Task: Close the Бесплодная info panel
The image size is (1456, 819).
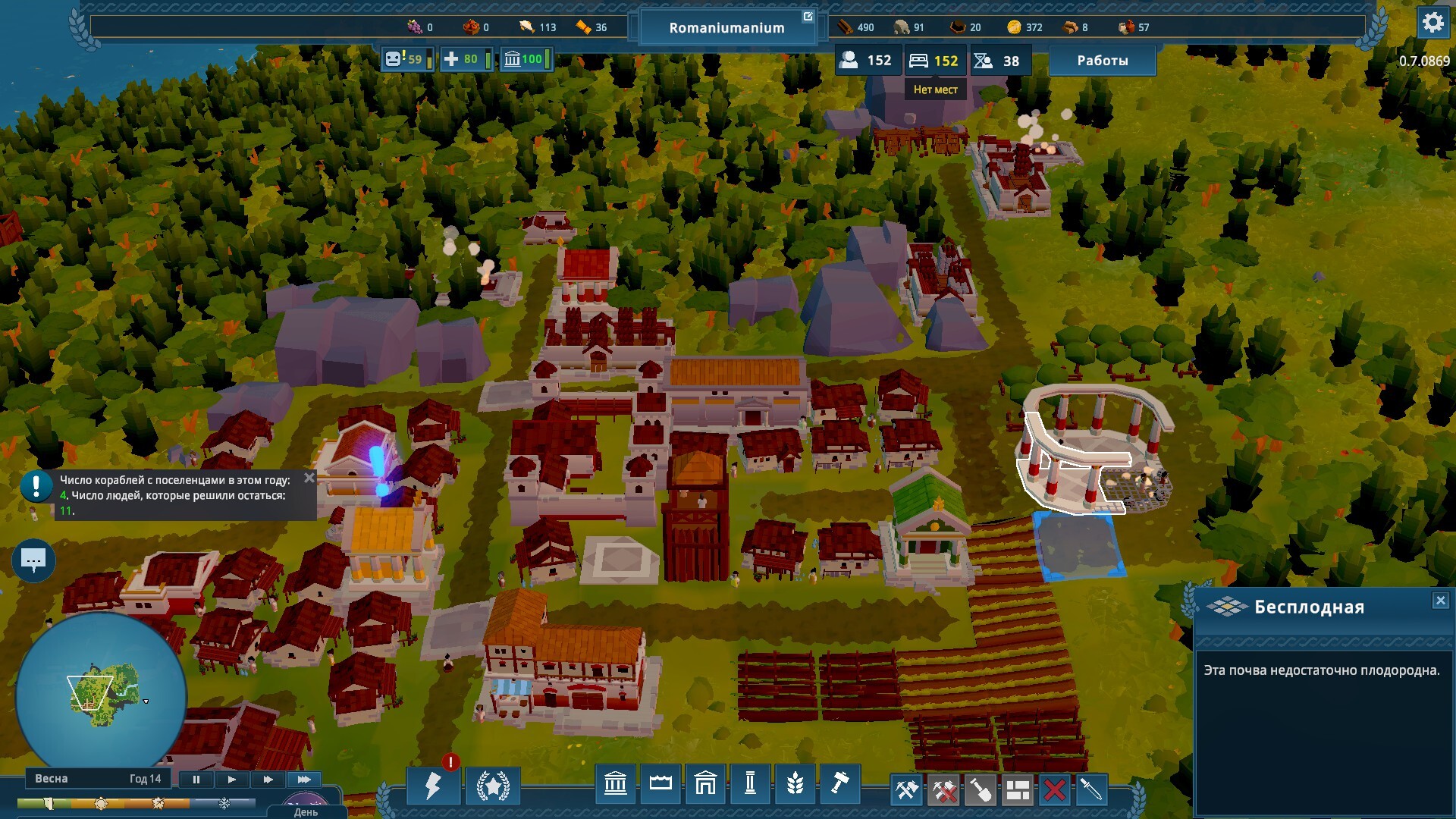Action: 1440,601
